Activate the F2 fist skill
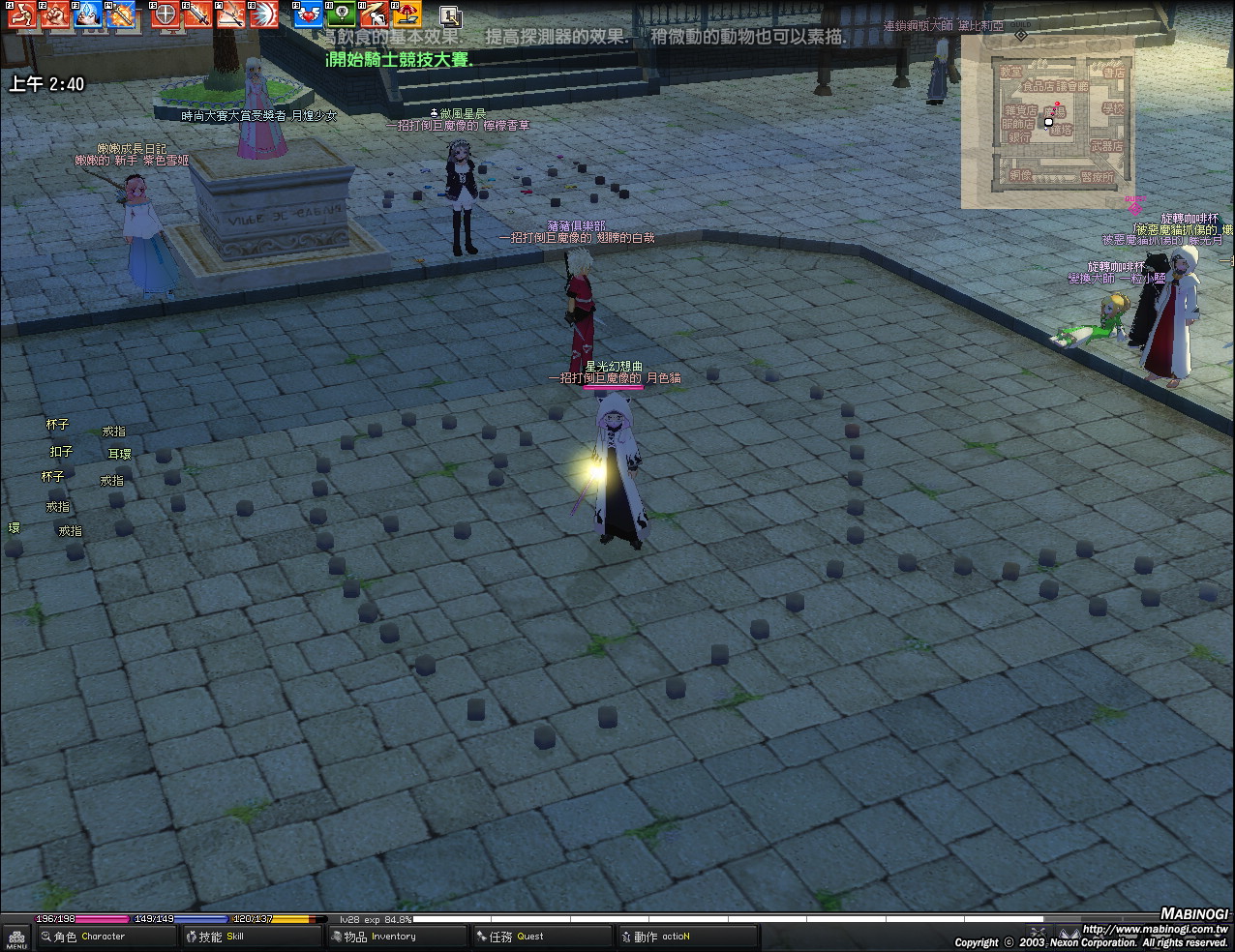The image size is (1235, 952). click(x=55, y=15)
